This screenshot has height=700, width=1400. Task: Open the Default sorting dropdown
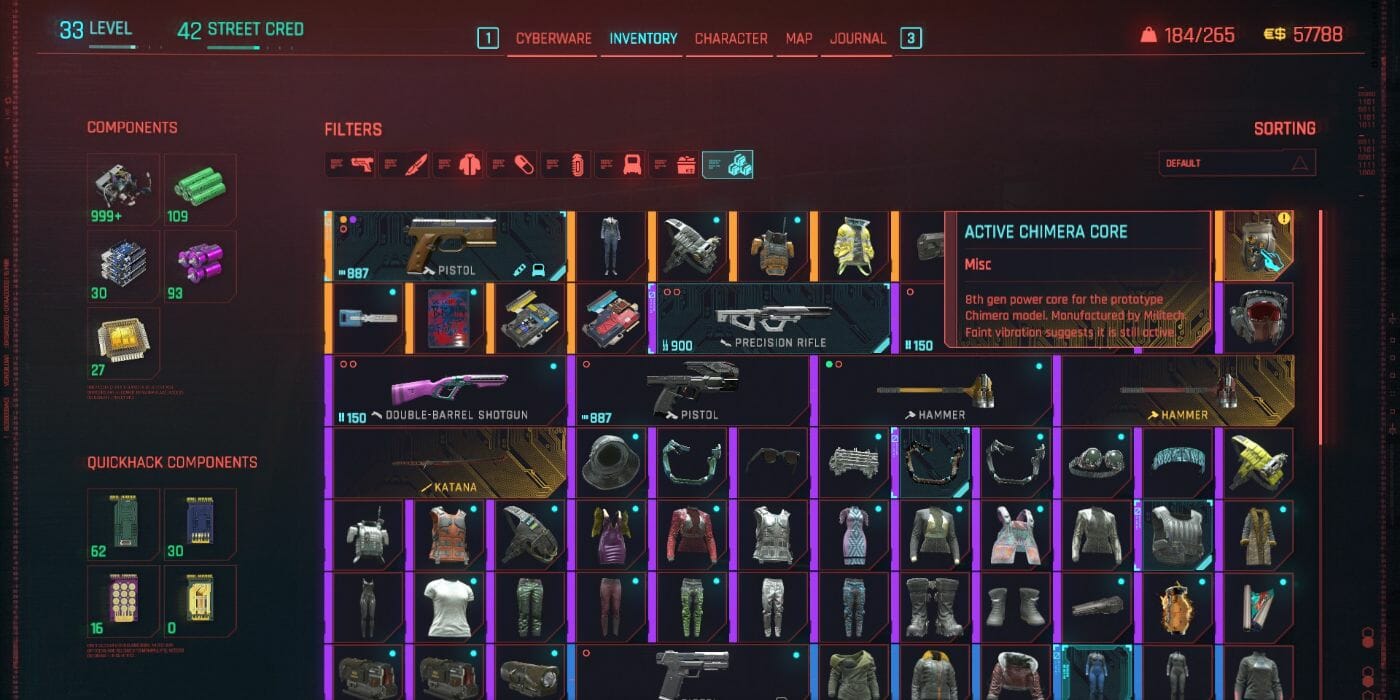coord(1237,163)
